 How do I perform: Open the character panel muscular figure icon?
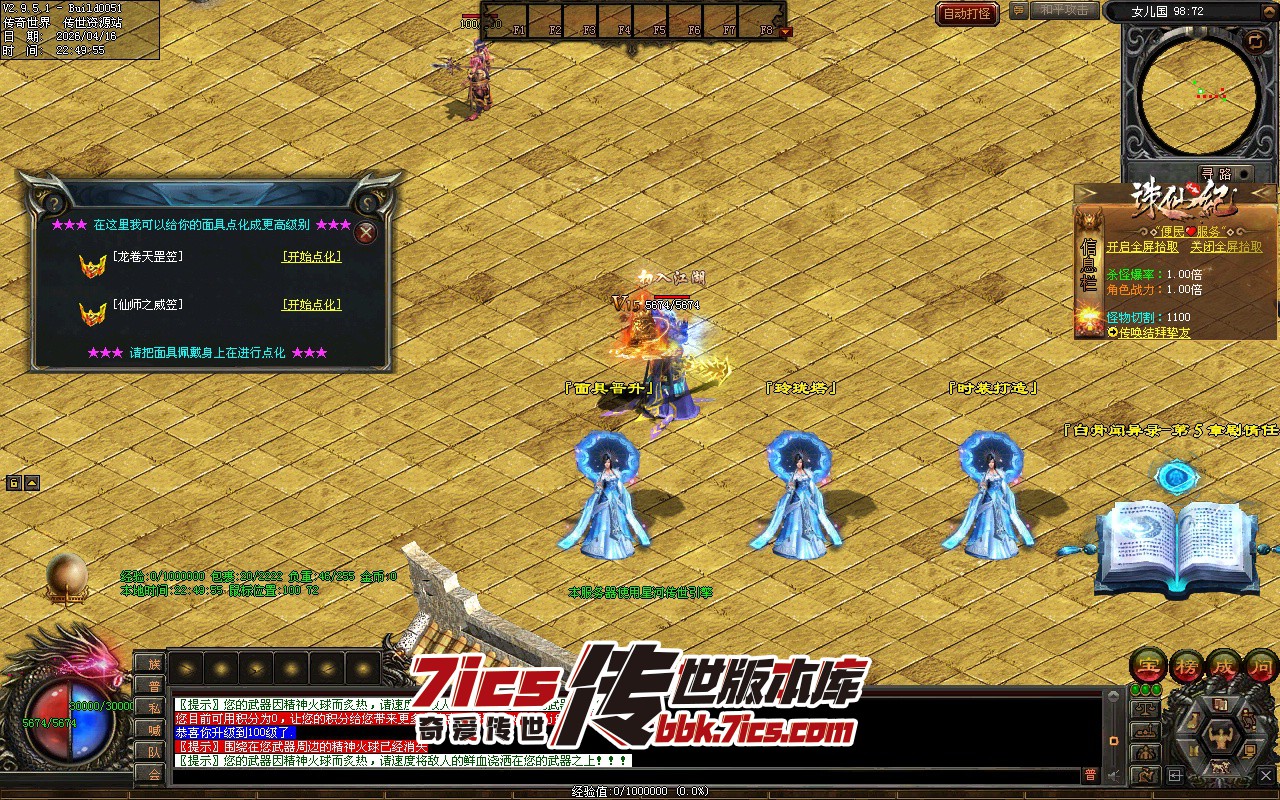1219,737
